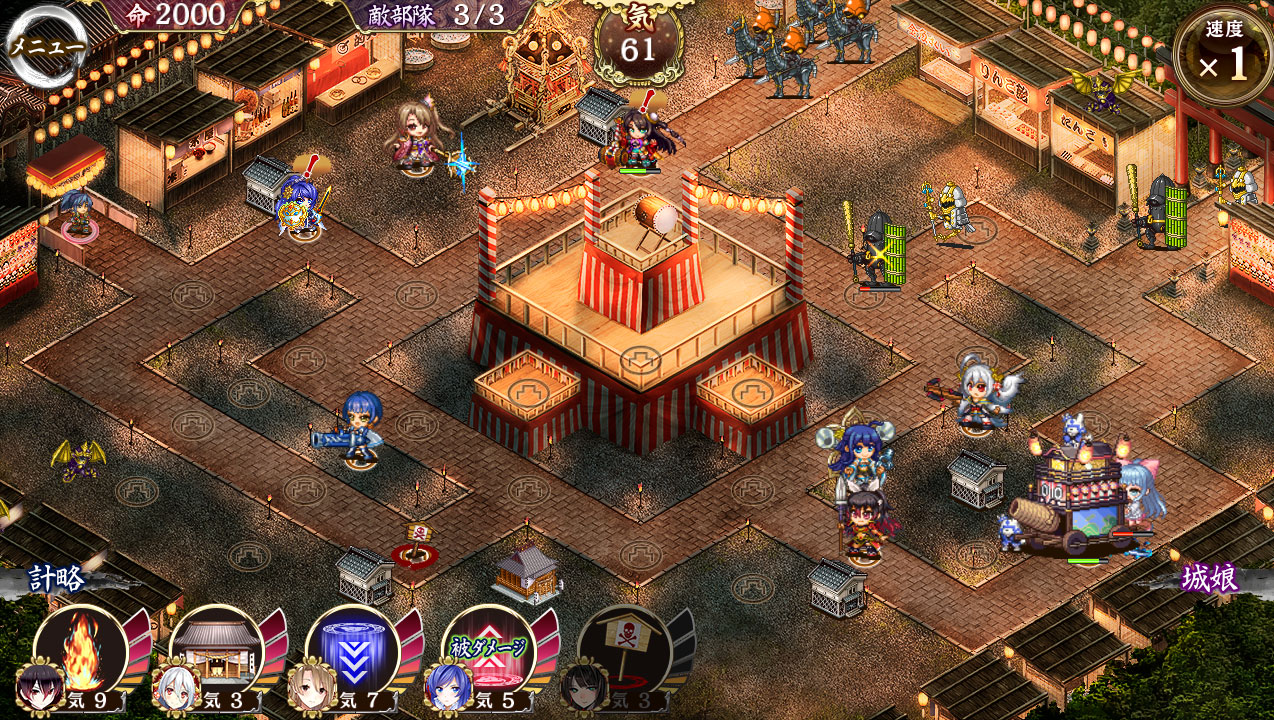The height and width of the screenshot is (720, 1274).
Task: Toggle the 速度 ×1 game speed
Action: pos(1224,55)
